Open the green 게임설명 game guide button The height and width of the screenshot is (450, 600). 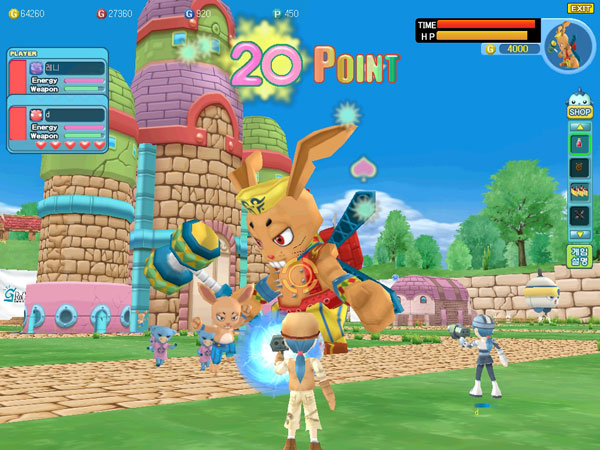point(579,256)
